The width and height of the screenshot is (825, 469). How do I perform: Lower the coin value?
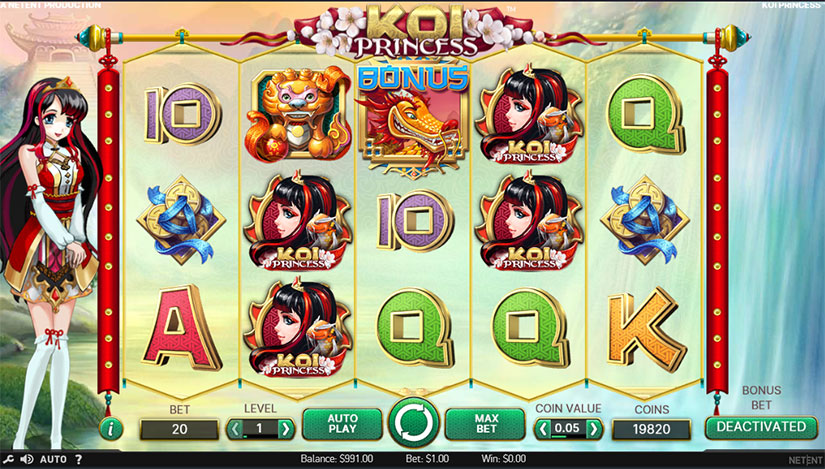click(543, 429)
